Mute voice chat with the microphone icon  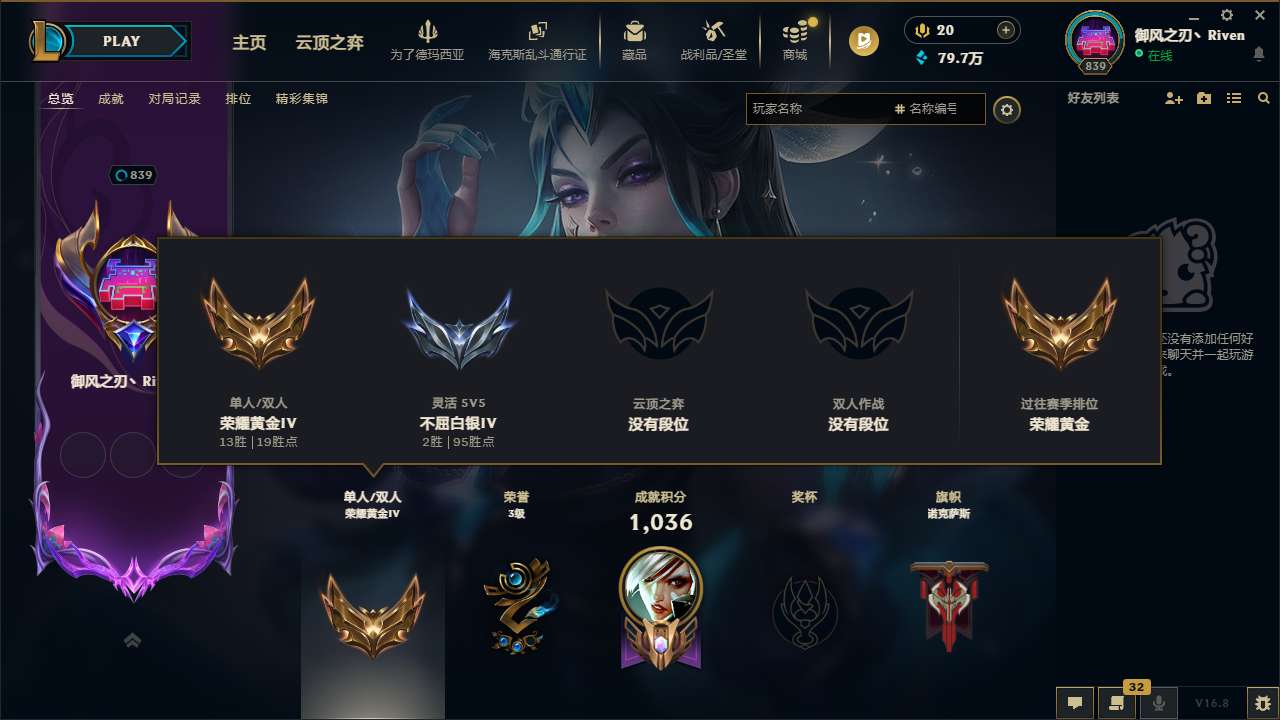(x=1159, y=703)
